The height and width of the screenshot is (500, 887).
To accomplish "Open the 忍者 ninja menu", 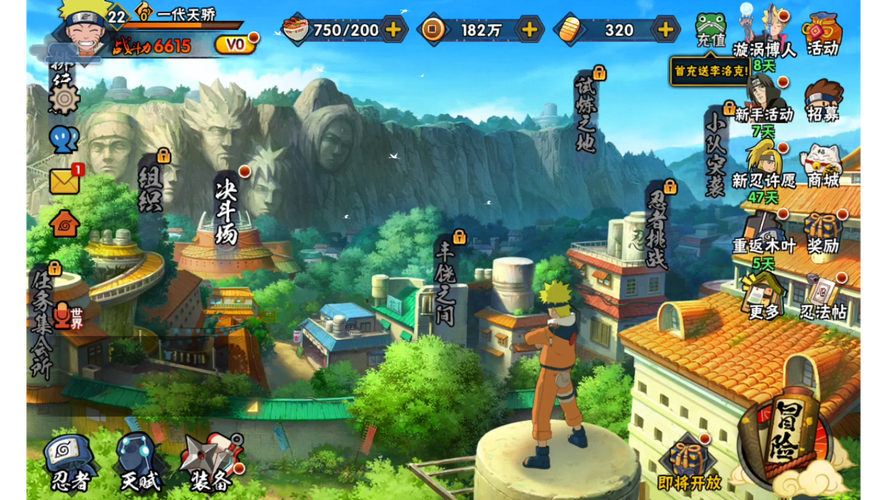I will (x=73, y=461).
